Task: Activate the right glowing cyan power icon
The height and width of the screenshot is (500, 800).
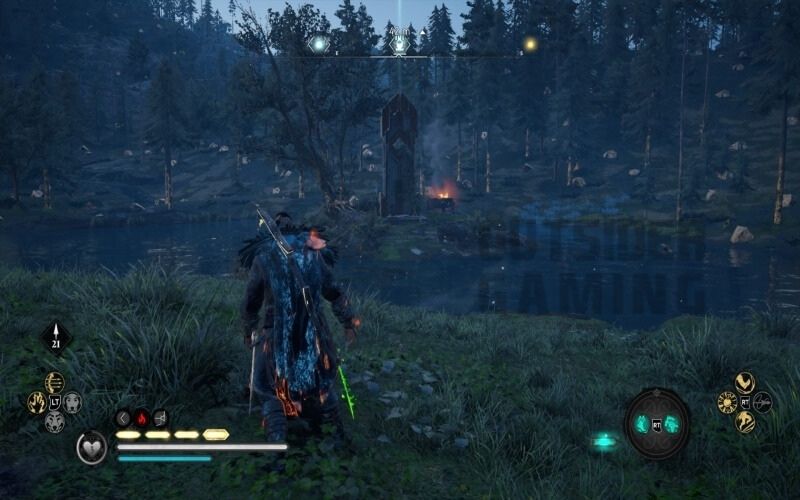Action: 672,424
